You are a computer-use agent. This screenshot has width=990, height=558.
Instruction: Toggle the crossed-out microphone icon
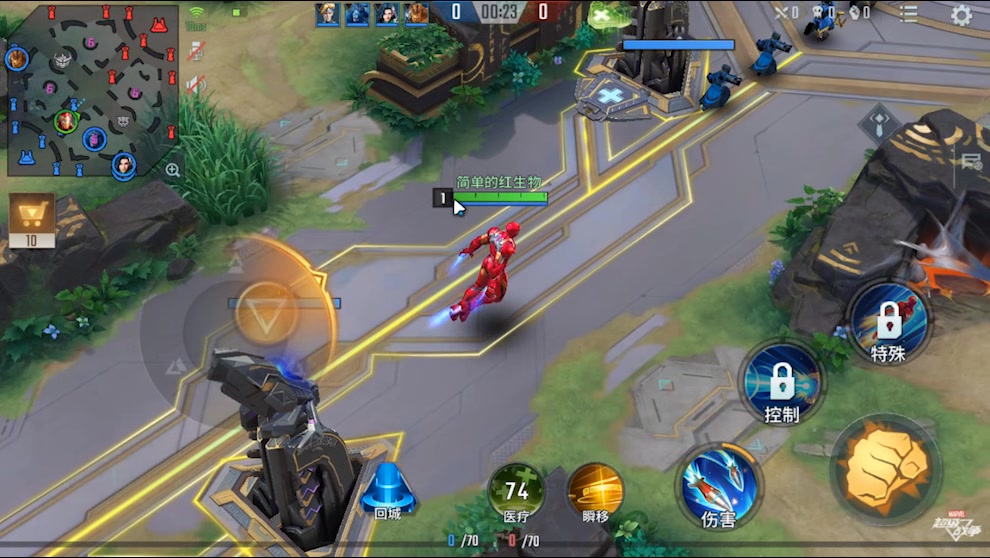click(196, 52)
